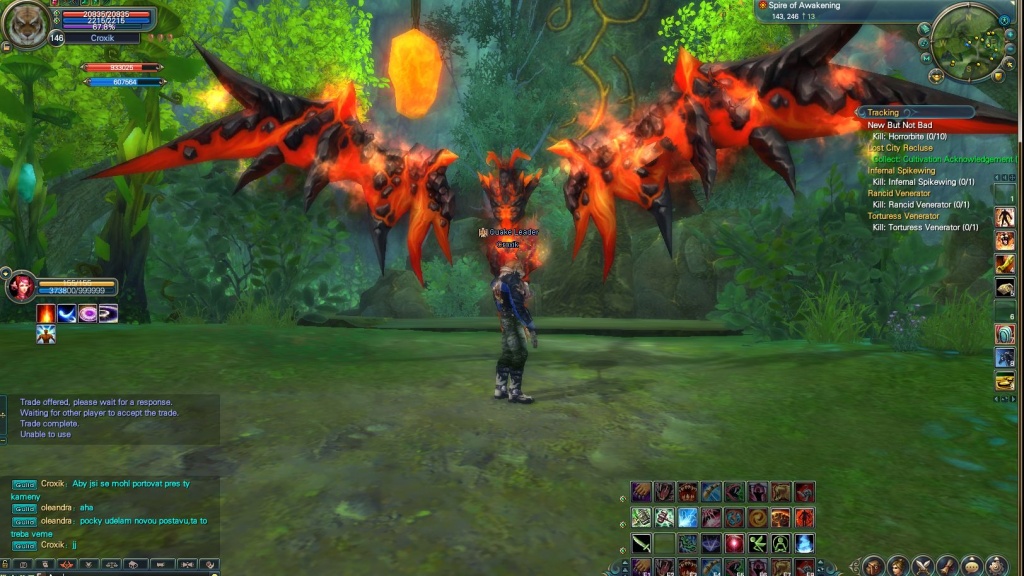Use the red glowing orb skill
Screen dimensions: 1024x576
pos(735,543)
